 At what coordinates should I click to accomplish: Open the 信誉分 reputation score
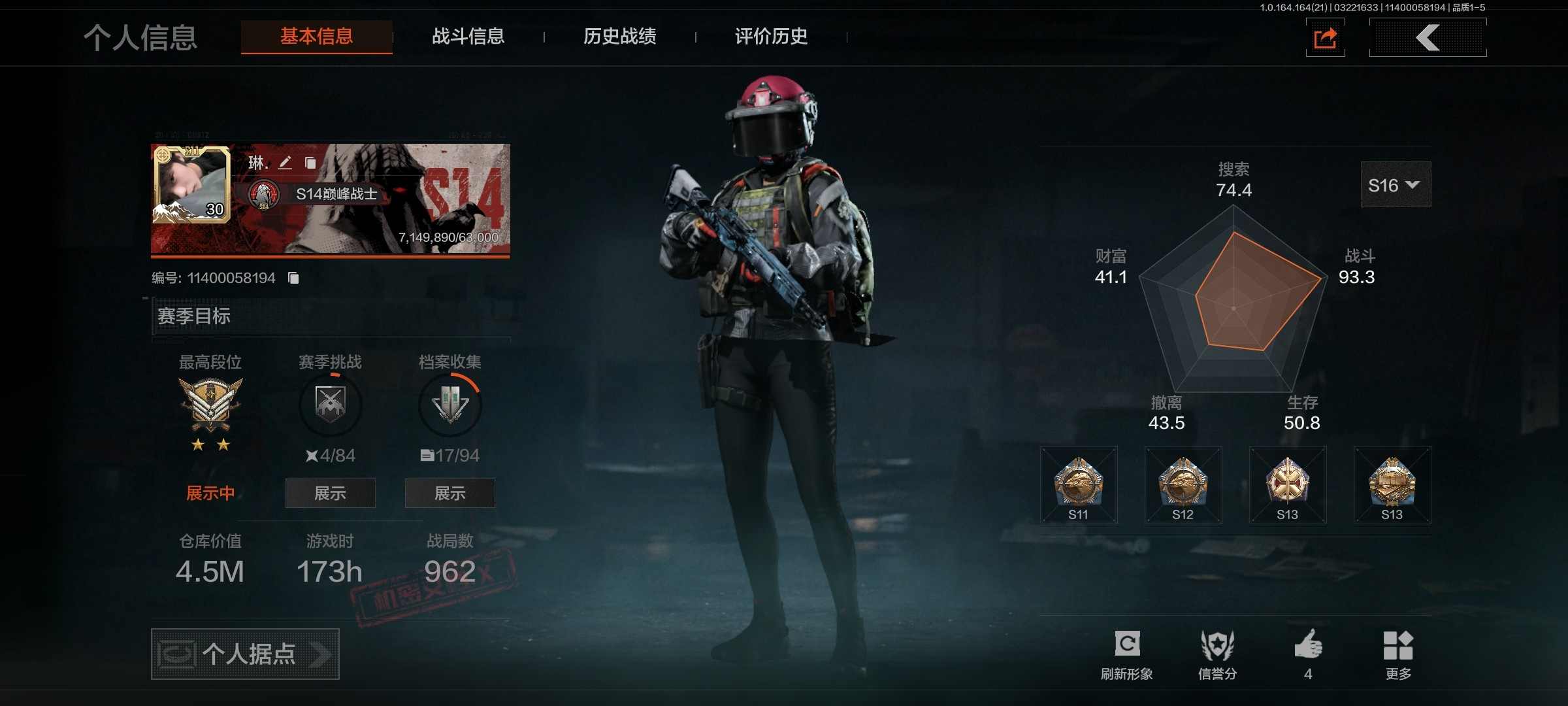tap(1217, 654)
